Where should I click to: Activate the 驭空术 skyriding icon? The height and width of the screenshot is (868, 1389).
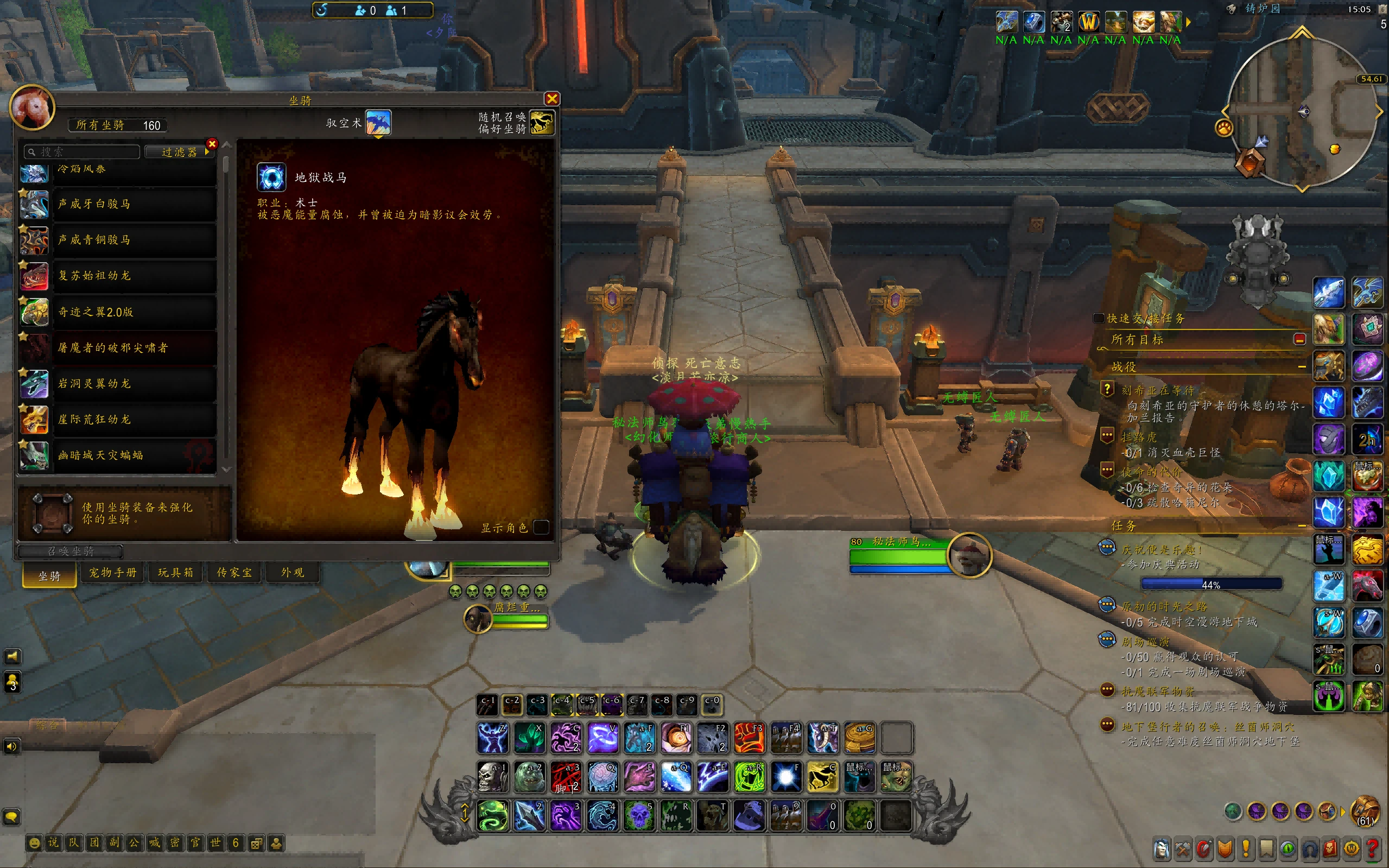[x=378, y=122]
